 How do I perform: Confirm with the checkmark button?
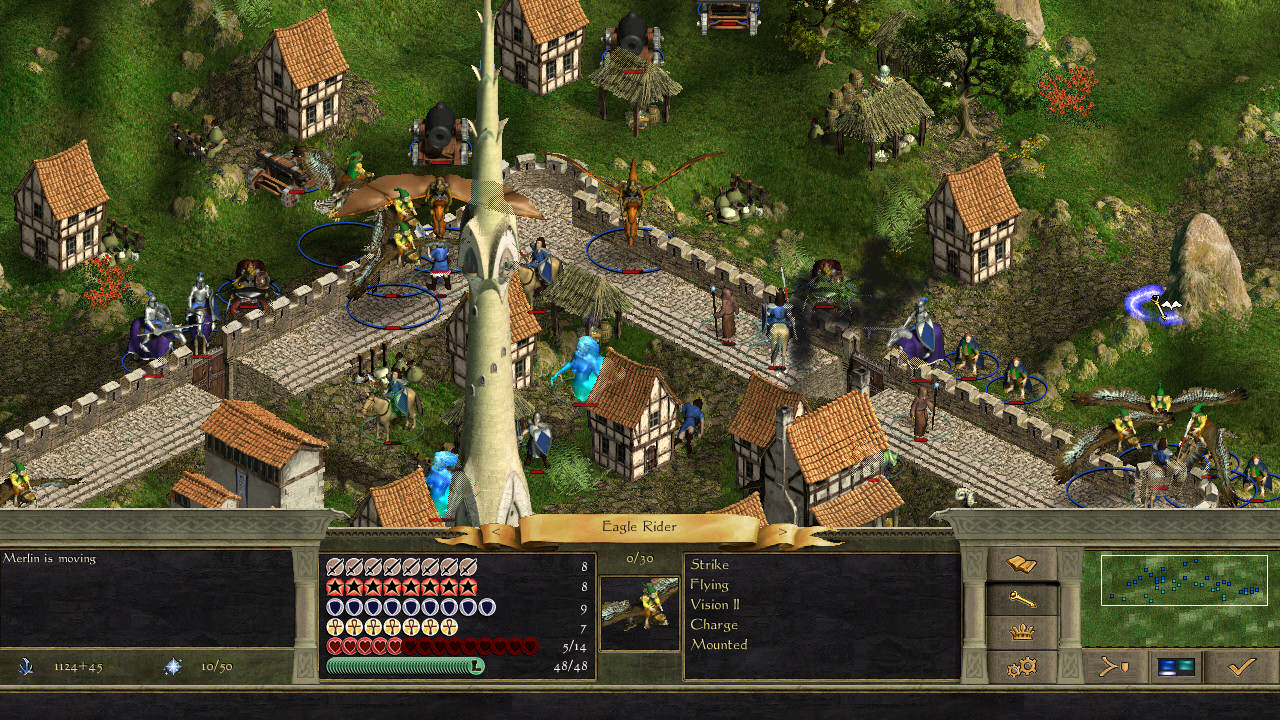click(1241, 666)
